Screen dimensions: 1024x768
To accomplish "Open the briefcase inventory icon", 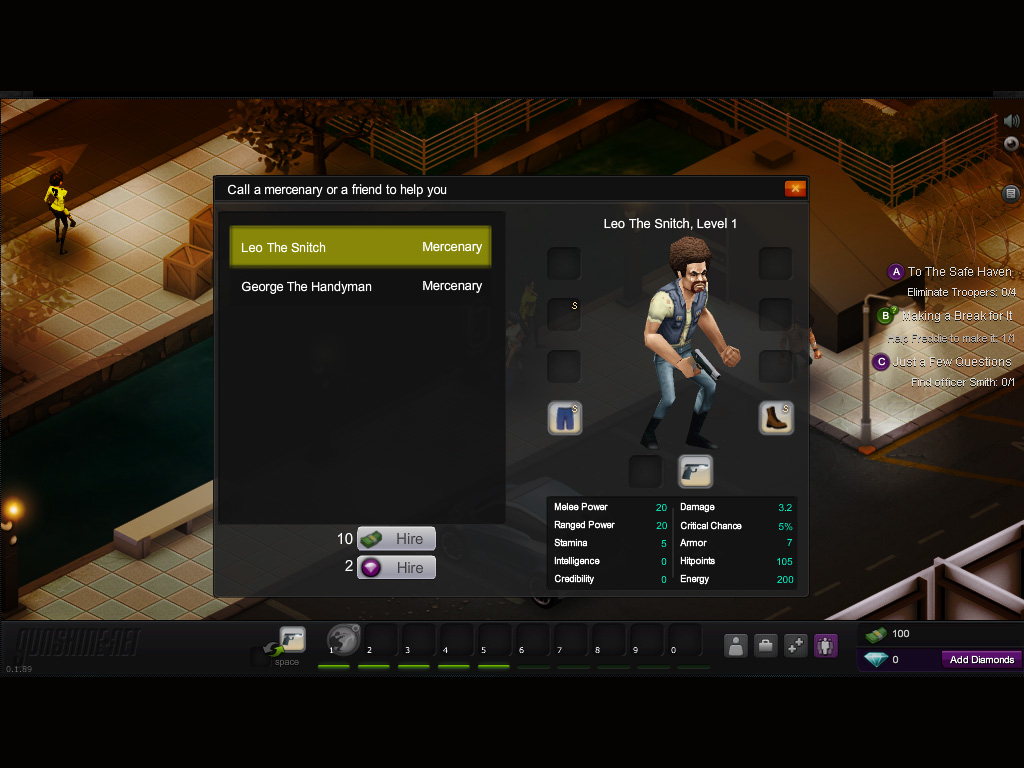I will coord(765,646).
